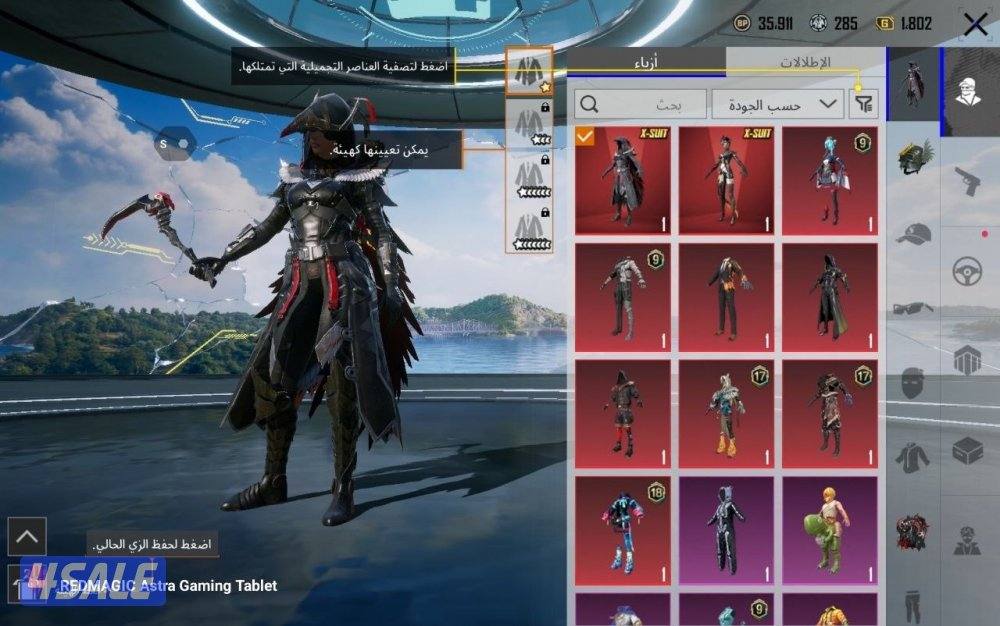
Task: Select the cap headwear category
Action: pyautogui.click(x=914, y=235)
